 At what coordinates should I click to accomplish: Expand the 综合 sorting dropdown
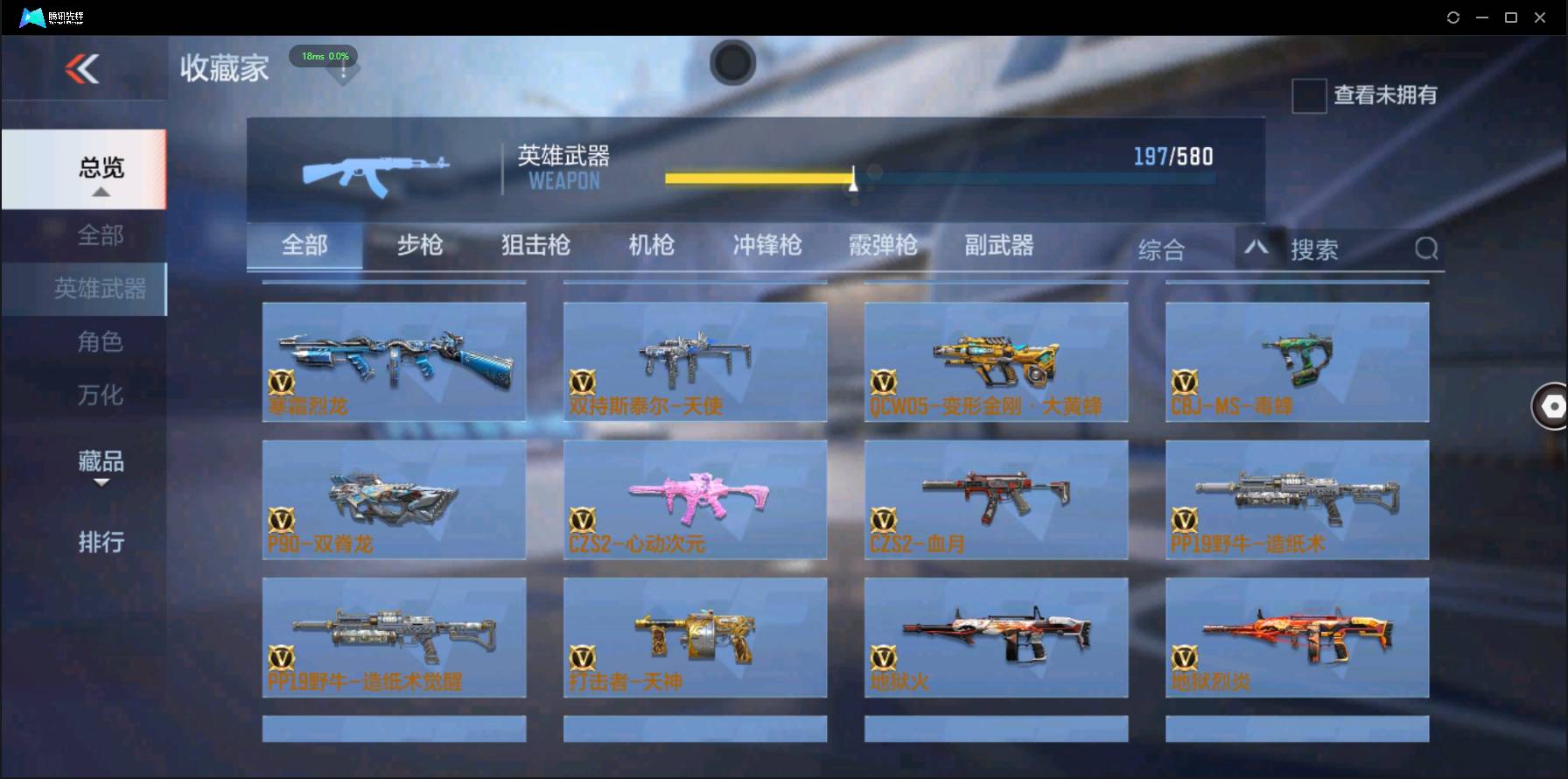[x=1162, y=249]
